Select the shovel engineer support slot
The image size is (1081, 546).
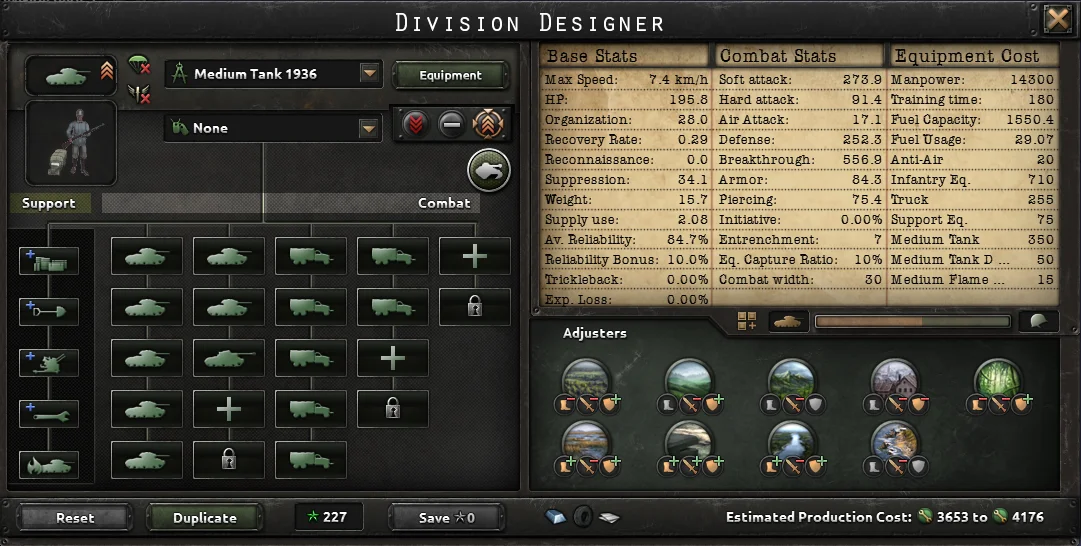click(48, 311)
